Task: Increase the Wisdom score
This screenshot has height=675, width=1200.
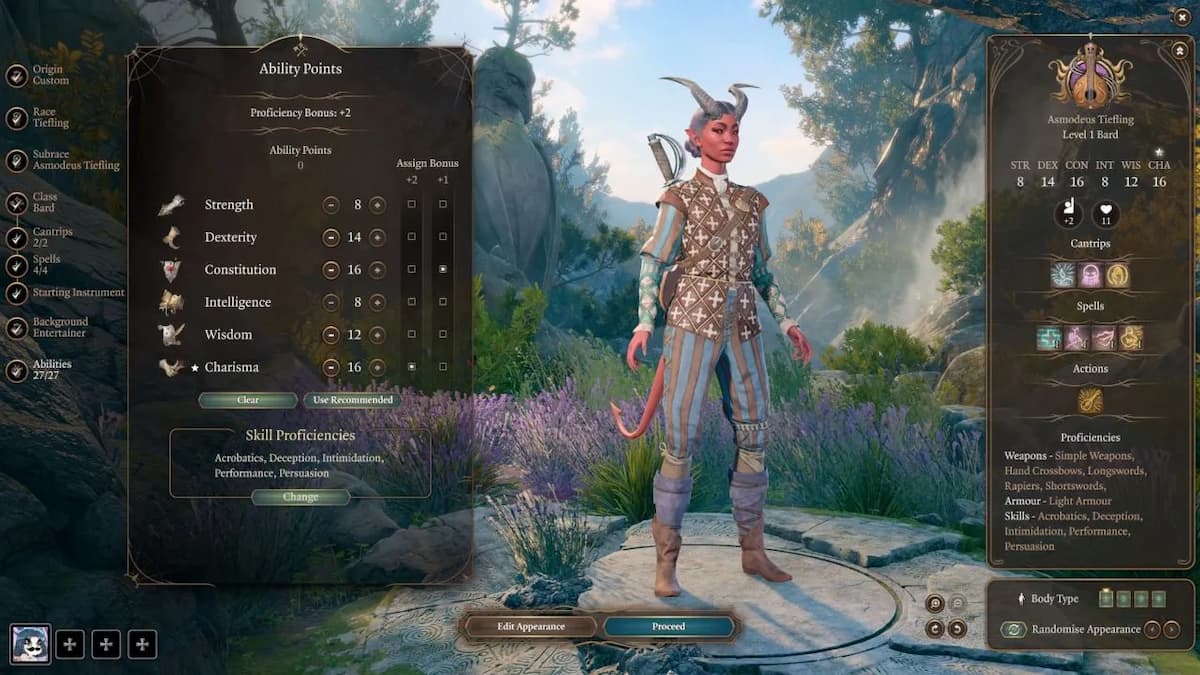Action: point(377,335)
